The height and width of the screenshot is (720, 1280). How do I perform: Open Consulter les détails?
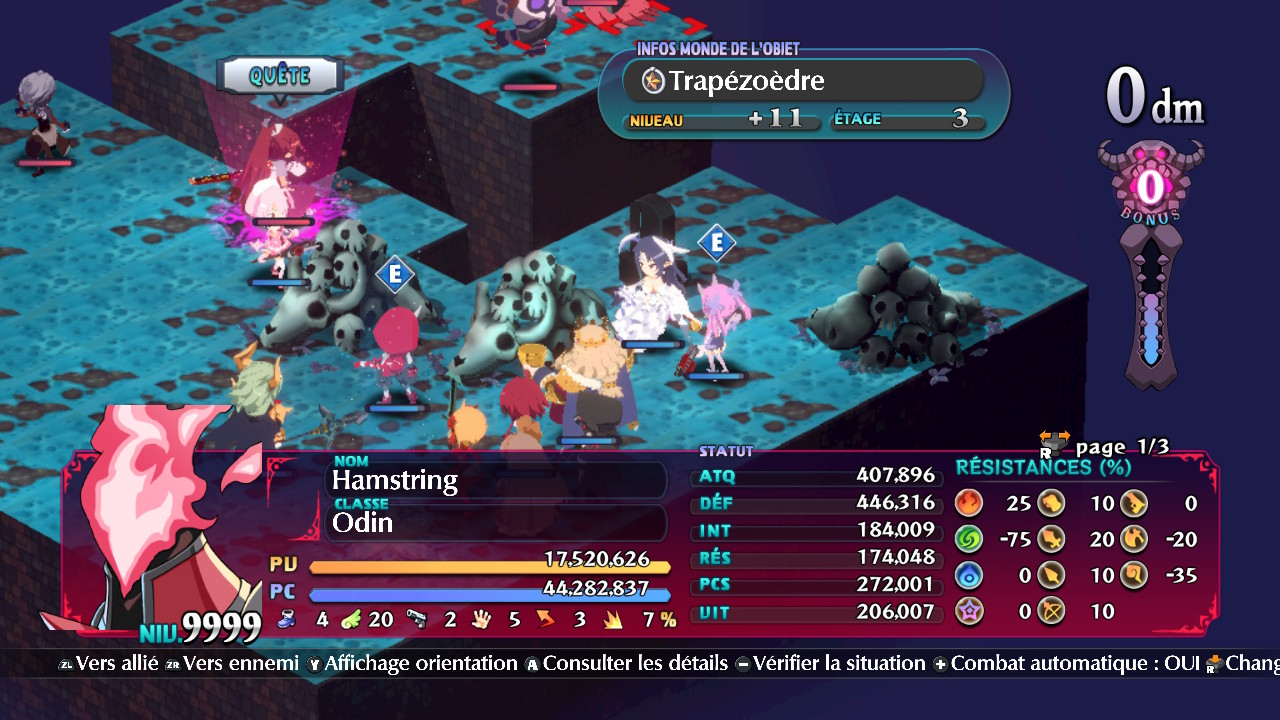point(626,663)
